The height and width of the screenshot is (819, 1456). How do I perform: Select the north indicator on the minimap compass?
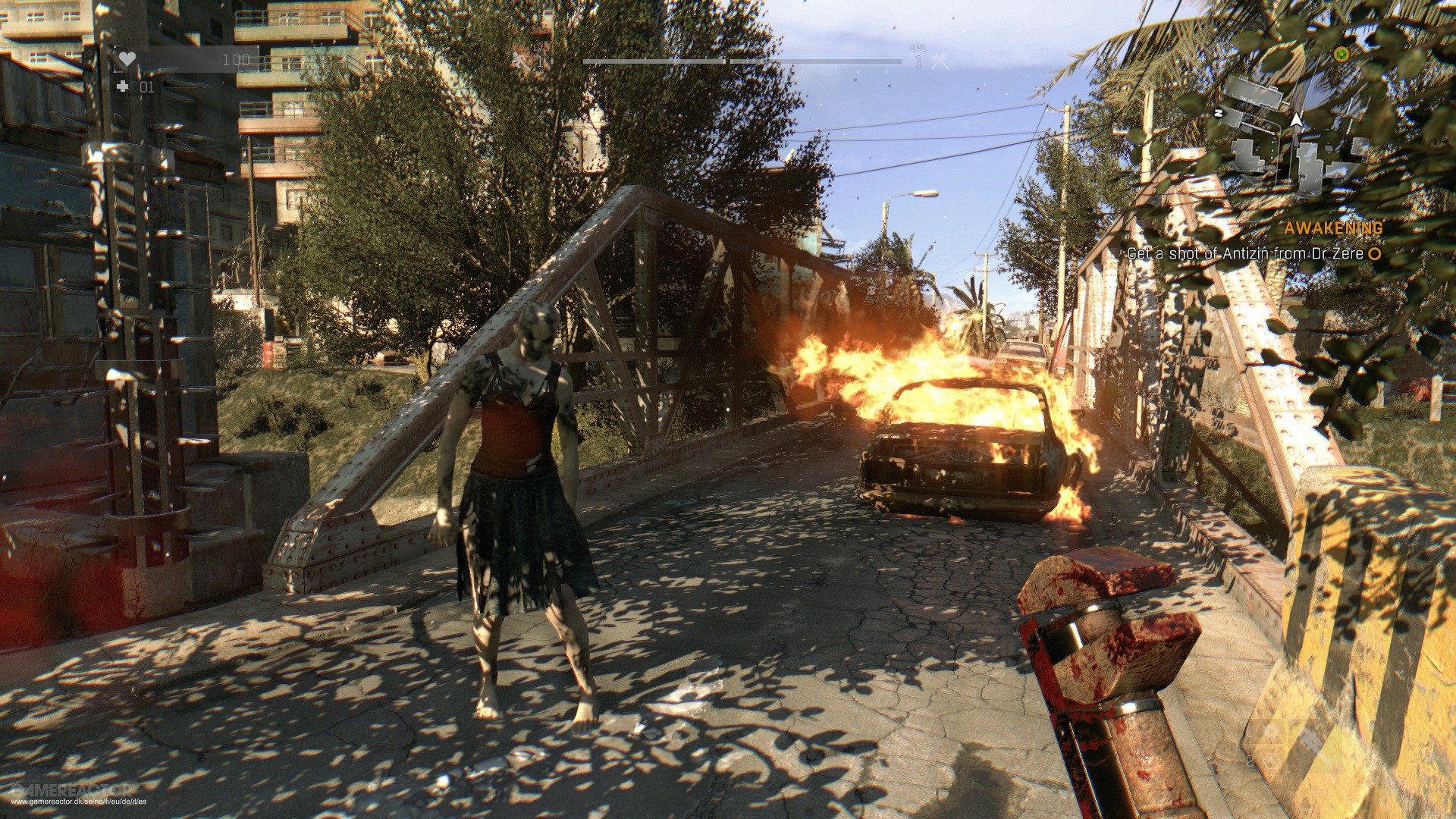tap(1219, 114)
